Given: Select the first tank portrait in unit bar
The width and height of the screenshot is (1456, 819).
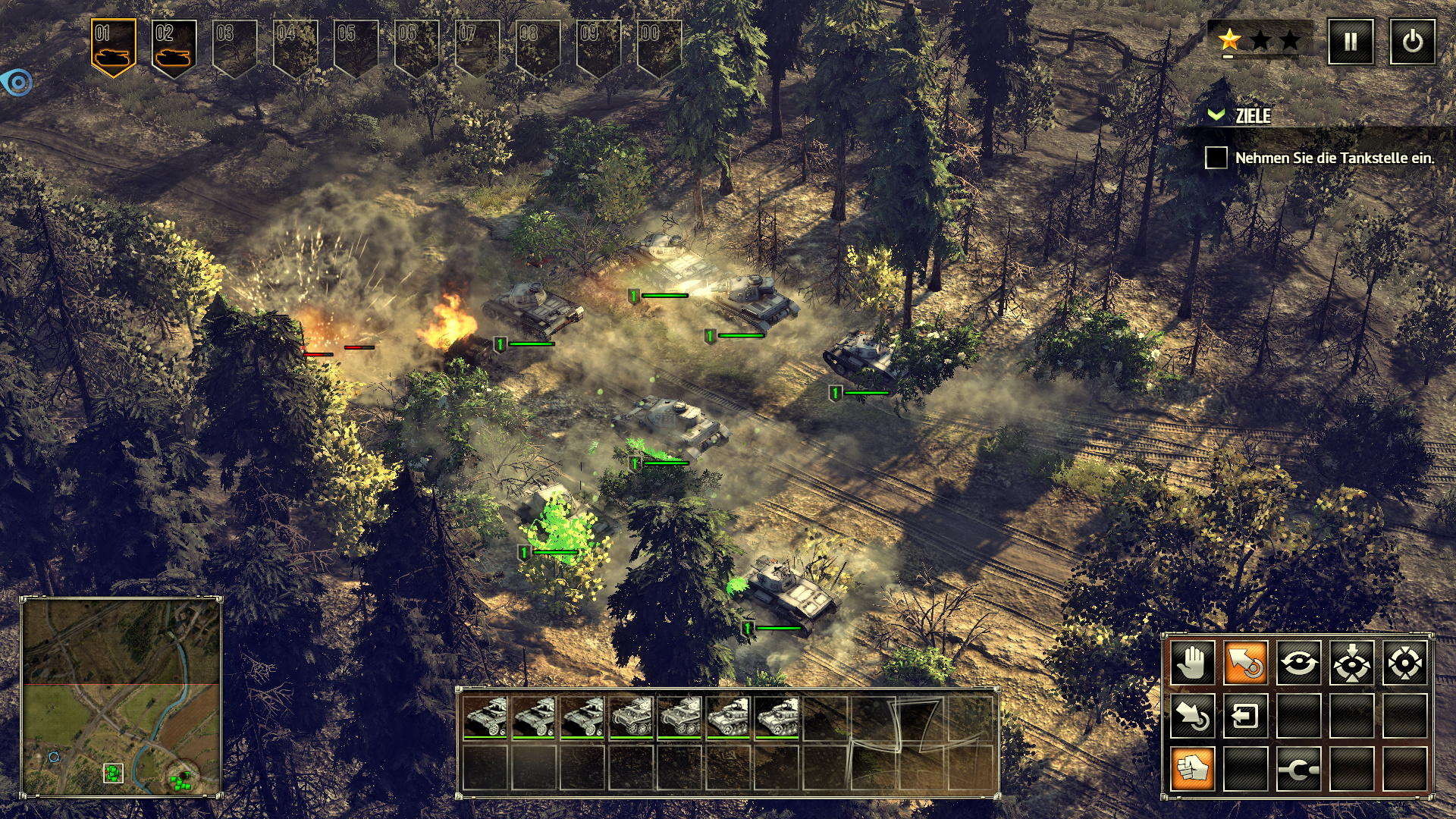Looking at the screenshot, I should pyautogui.click(x=485, y=717).
